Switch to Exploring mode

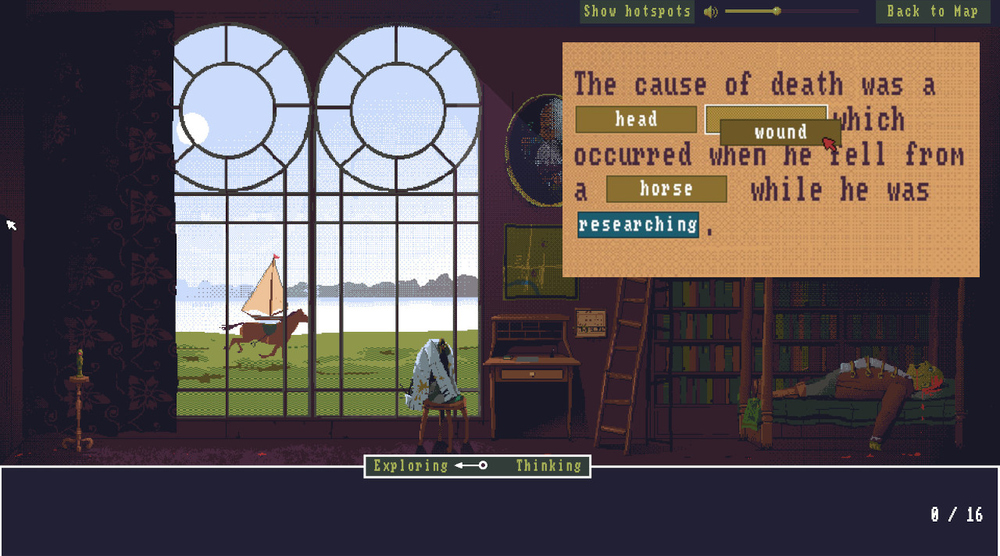[411, 466]
